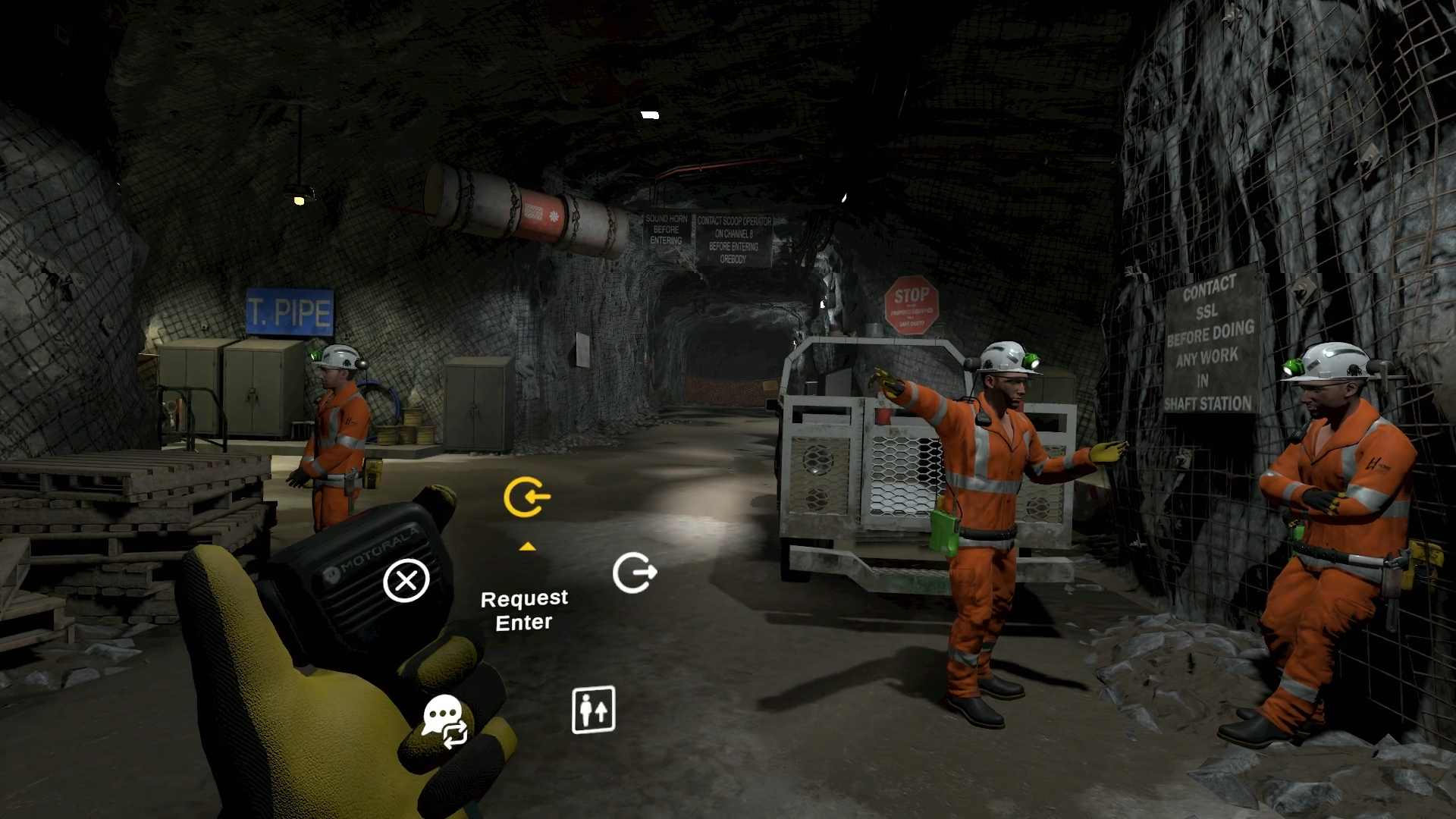Select the yellow Request Enter icon

[526, 497]
